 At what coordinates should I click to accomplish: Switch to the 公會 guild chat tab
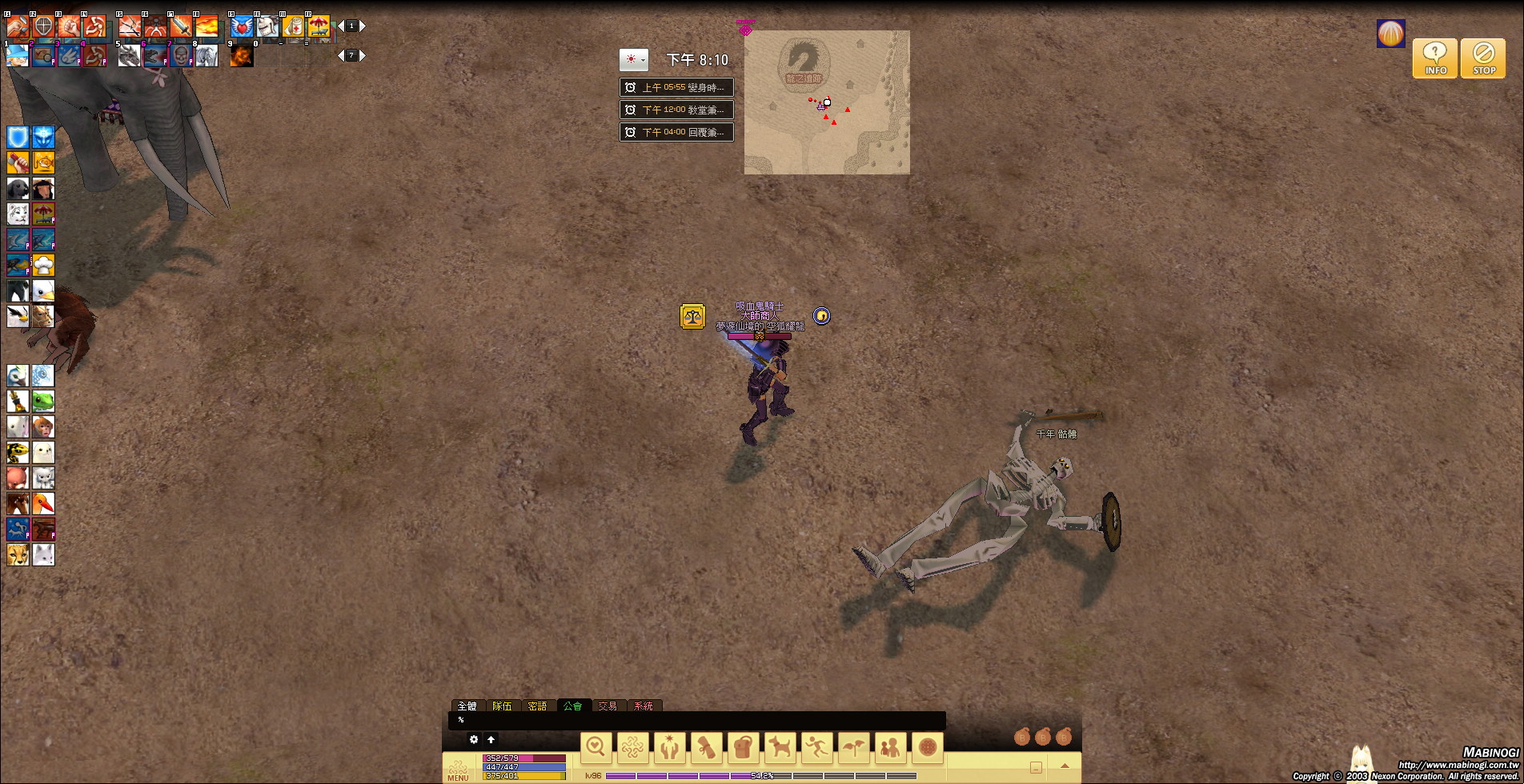point(572,706)
